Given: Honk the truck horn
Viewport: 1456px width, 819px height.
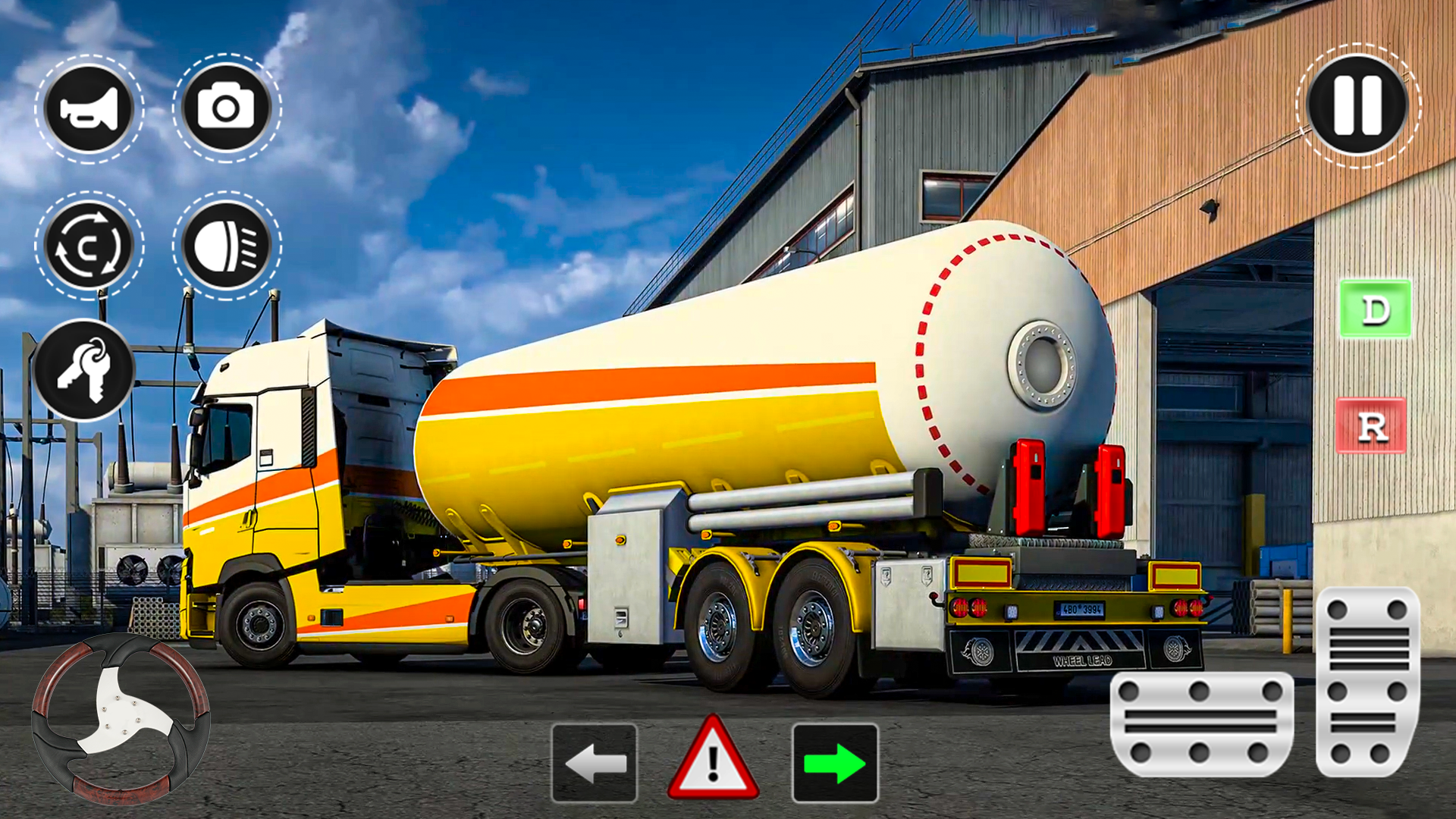Looking at the screenshot, I should pyautogui.click(x=89, y=108).
